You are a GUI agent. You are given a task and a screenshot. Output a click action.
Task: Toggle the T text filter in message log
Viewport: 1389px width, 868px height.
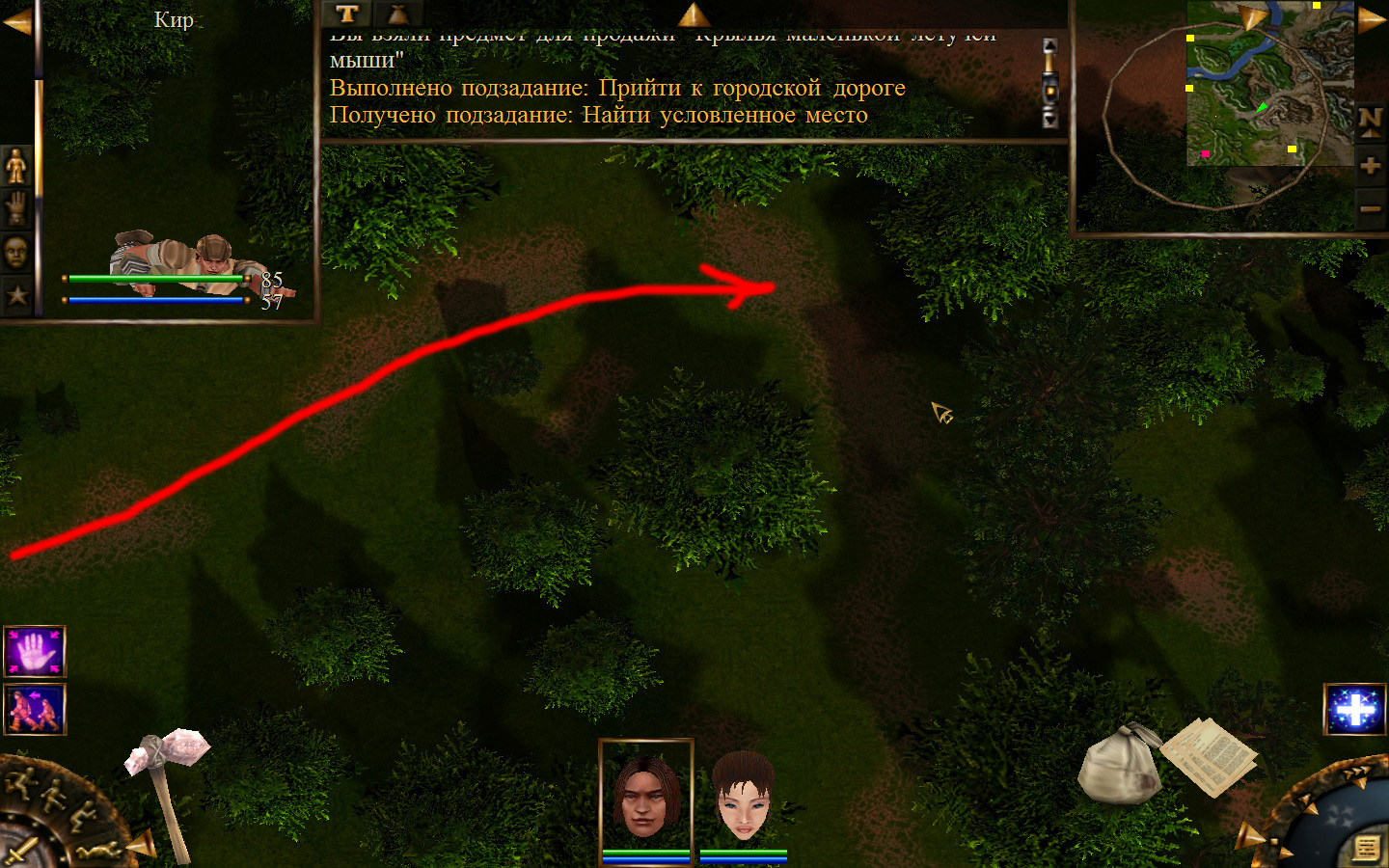pyautogui.click(x=347, y=14)
